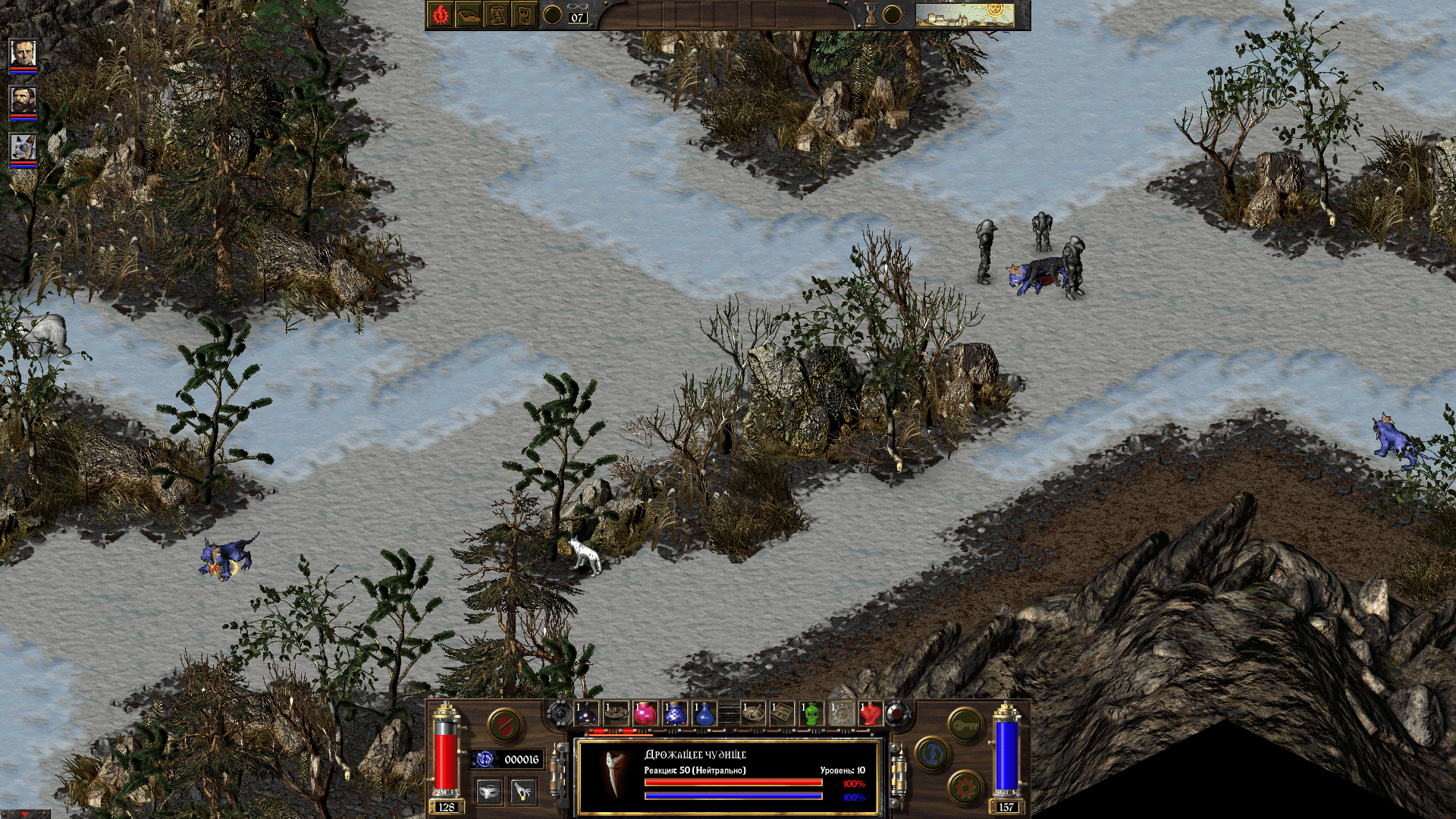Click the hourglass sleep icon near the clock
This screenshot has width=1456, height=819.
(872, 14)
